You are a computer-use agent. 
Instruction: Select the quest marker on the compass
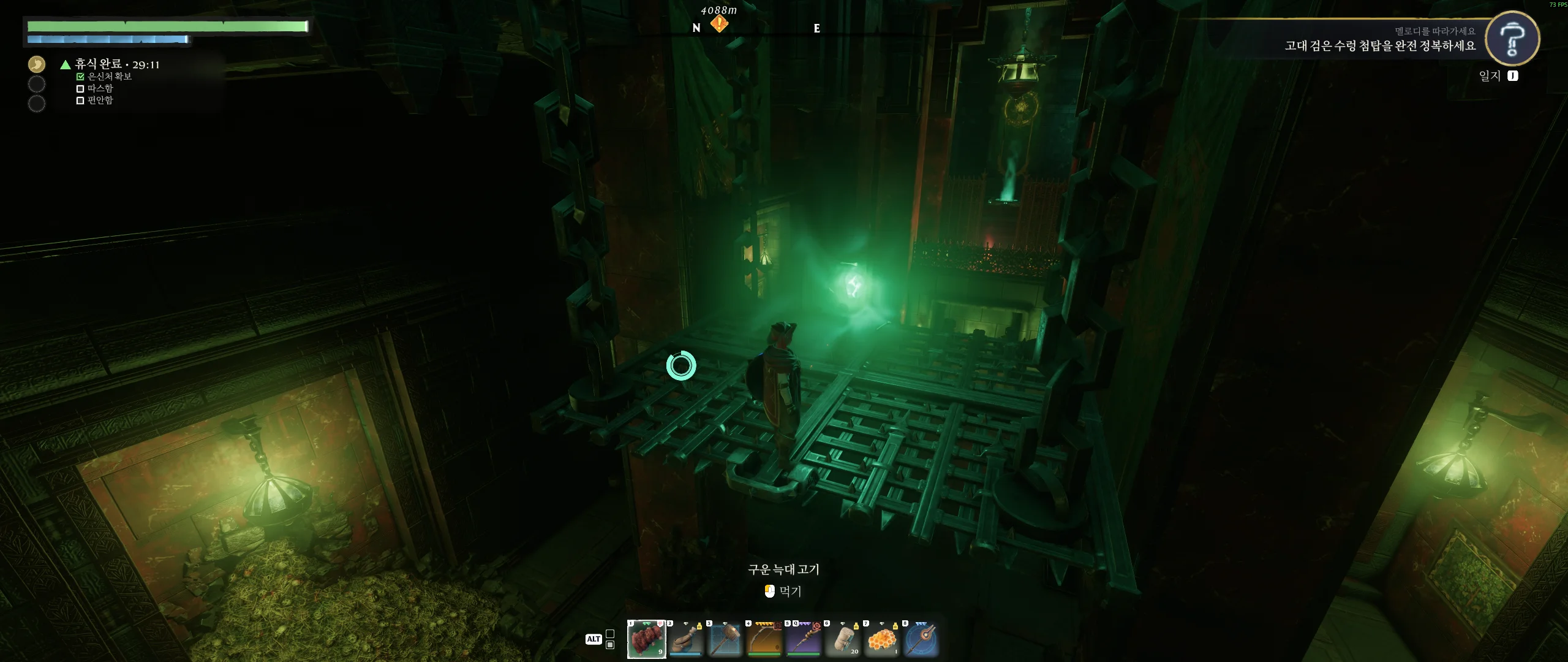point(719,23)
